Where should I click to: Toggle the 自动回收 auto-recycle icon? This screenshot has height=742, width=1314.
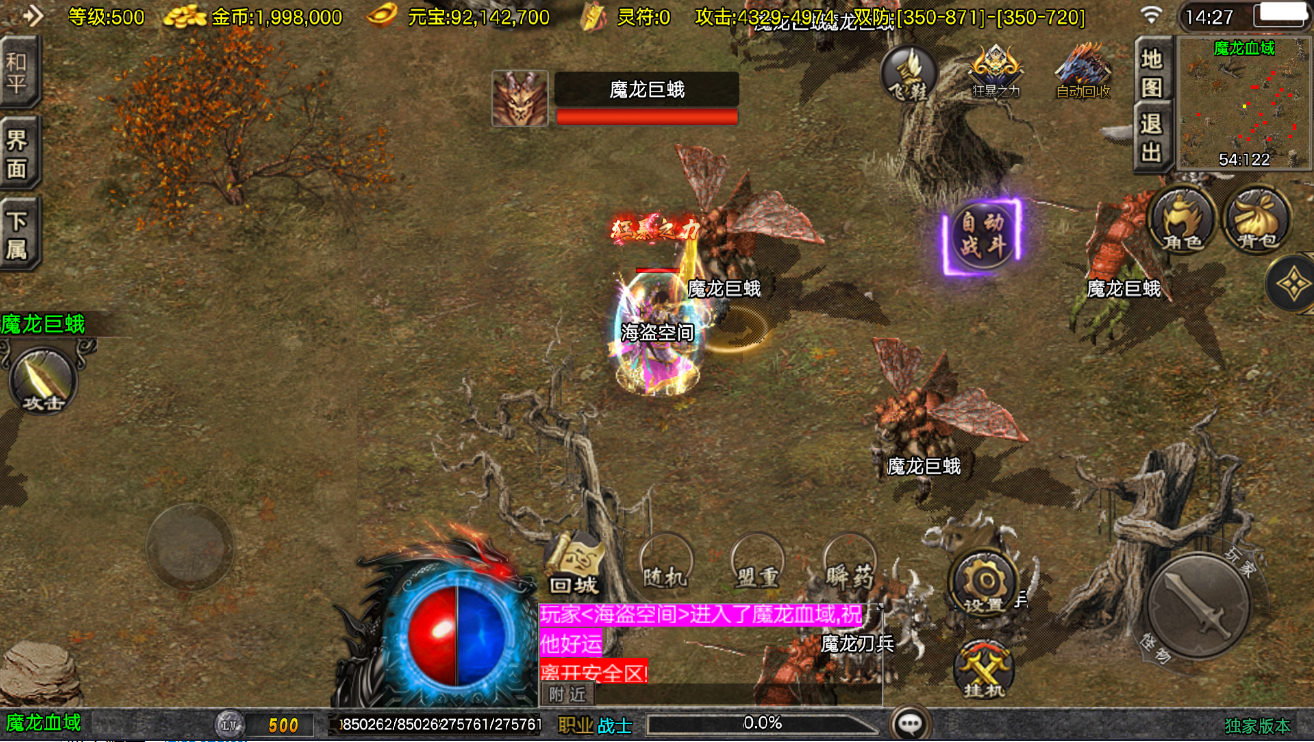[1083, 72]
